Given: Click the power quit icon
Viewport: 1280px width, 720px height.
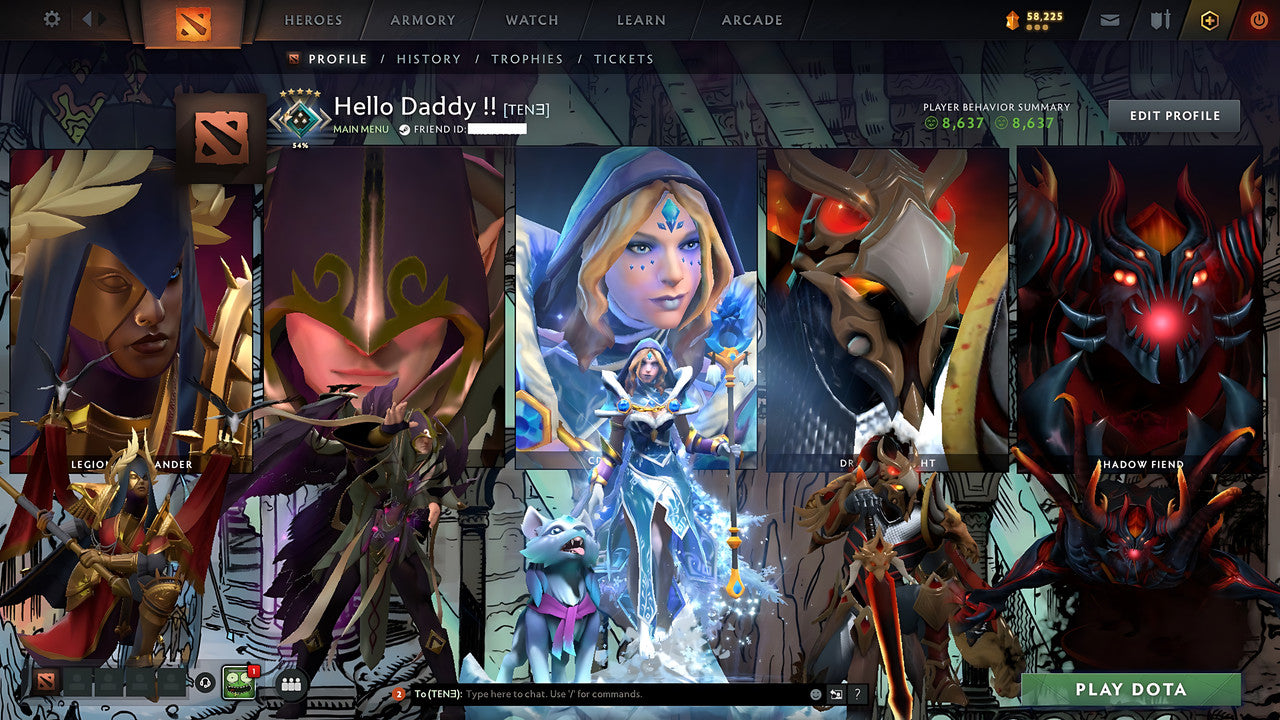Looking at the screenshot, I should point(1258,18).
